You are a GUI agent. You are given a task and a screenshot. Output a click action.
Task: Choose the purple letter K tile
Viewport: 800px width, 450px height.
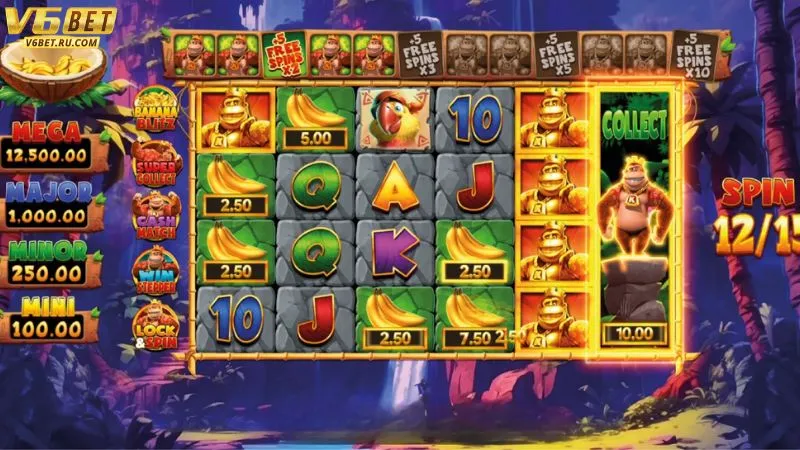coord(395,252)
